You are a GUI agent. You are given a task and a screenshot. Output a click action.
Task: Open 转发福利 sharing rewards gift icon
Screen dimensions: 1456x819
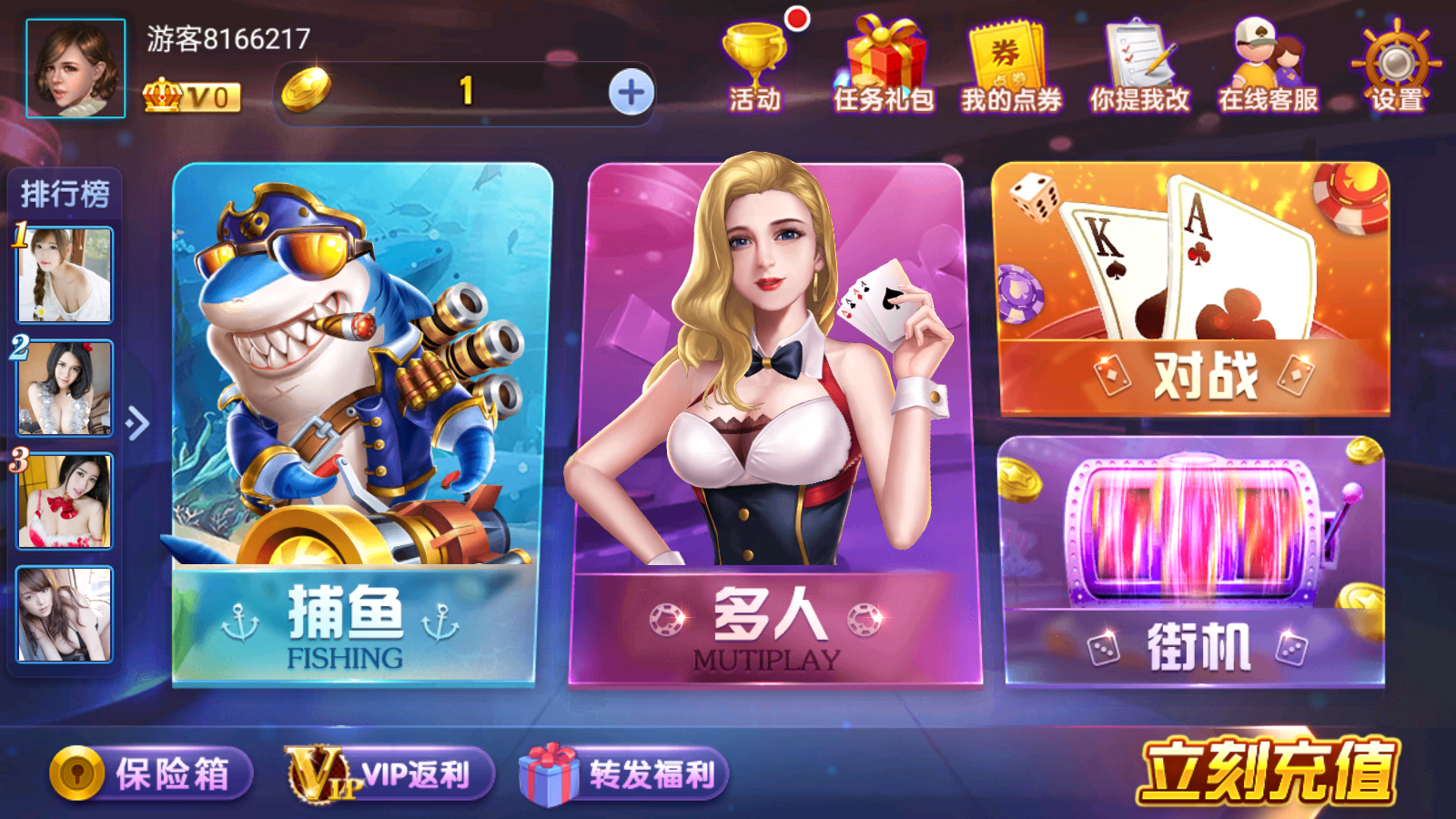(623, 772)
